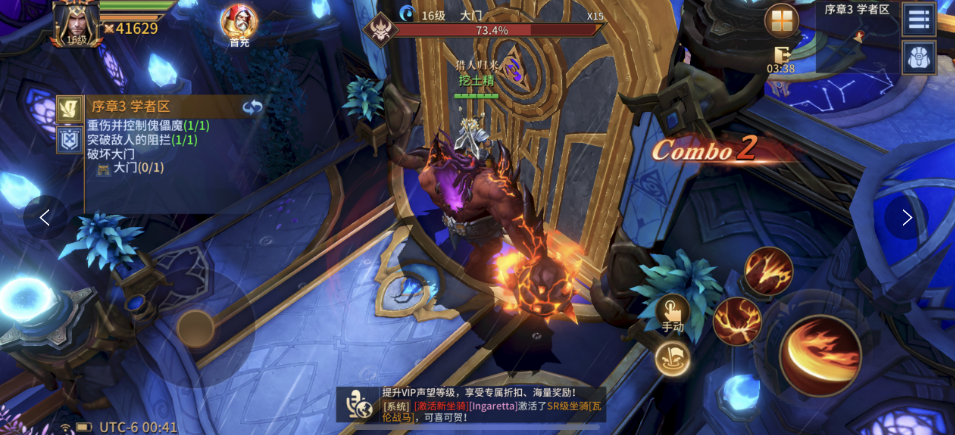Open the backpack inventory

click(918, 57)
